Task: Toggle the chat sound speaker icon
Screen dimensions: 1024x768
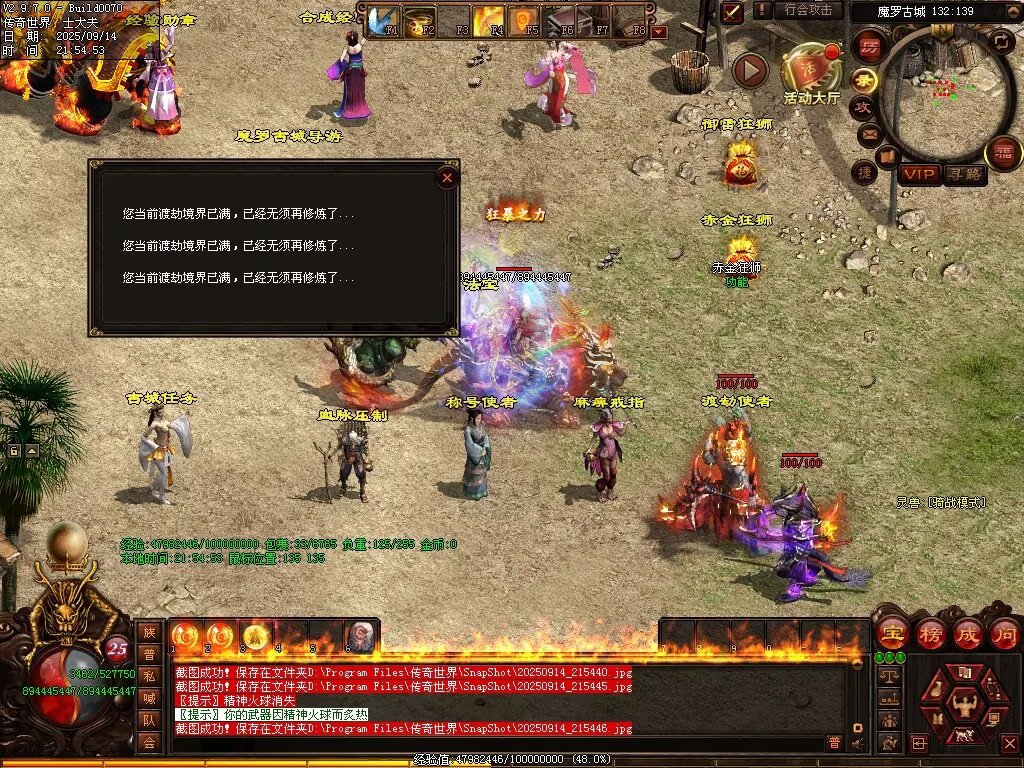Action: click(x=857, y=742)
